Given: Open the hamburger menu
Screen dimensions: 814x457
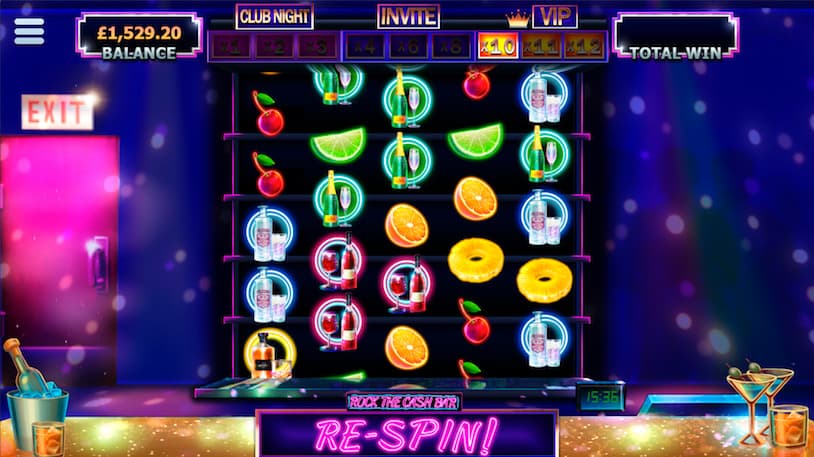Looking at the screenshot, I should click(x=29, y=31).
